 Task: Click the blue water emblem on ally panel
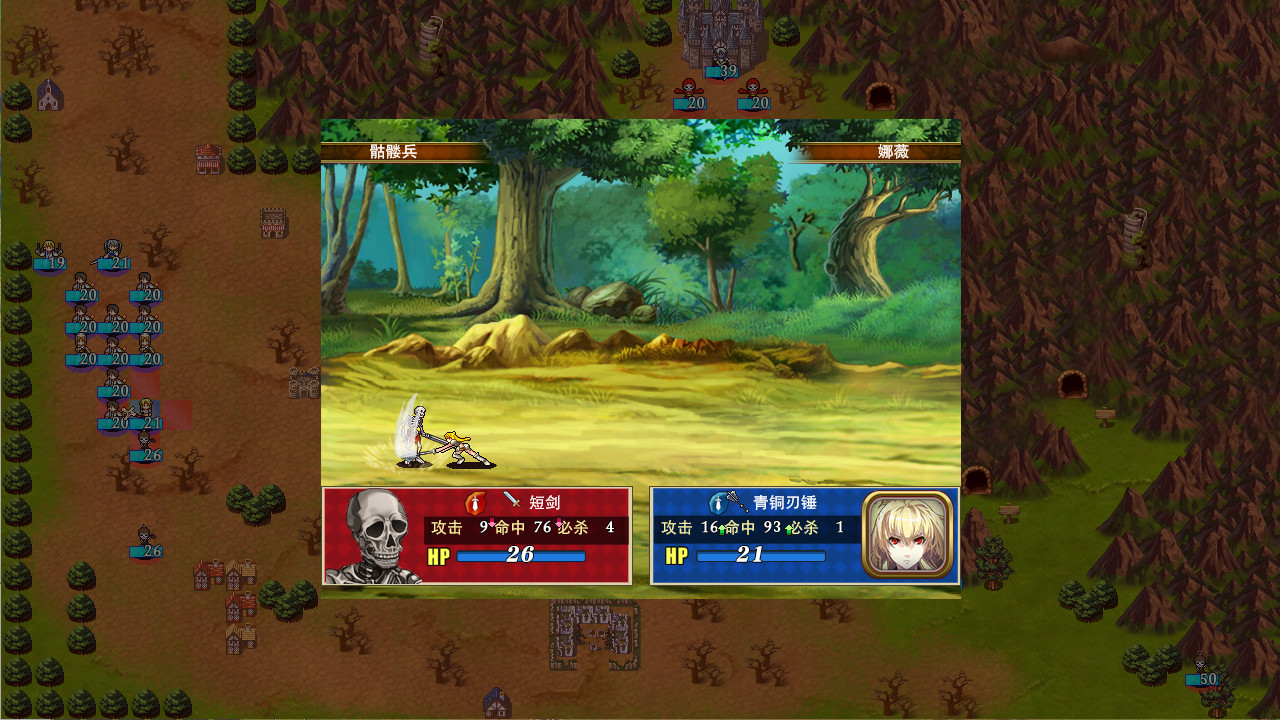716,501
